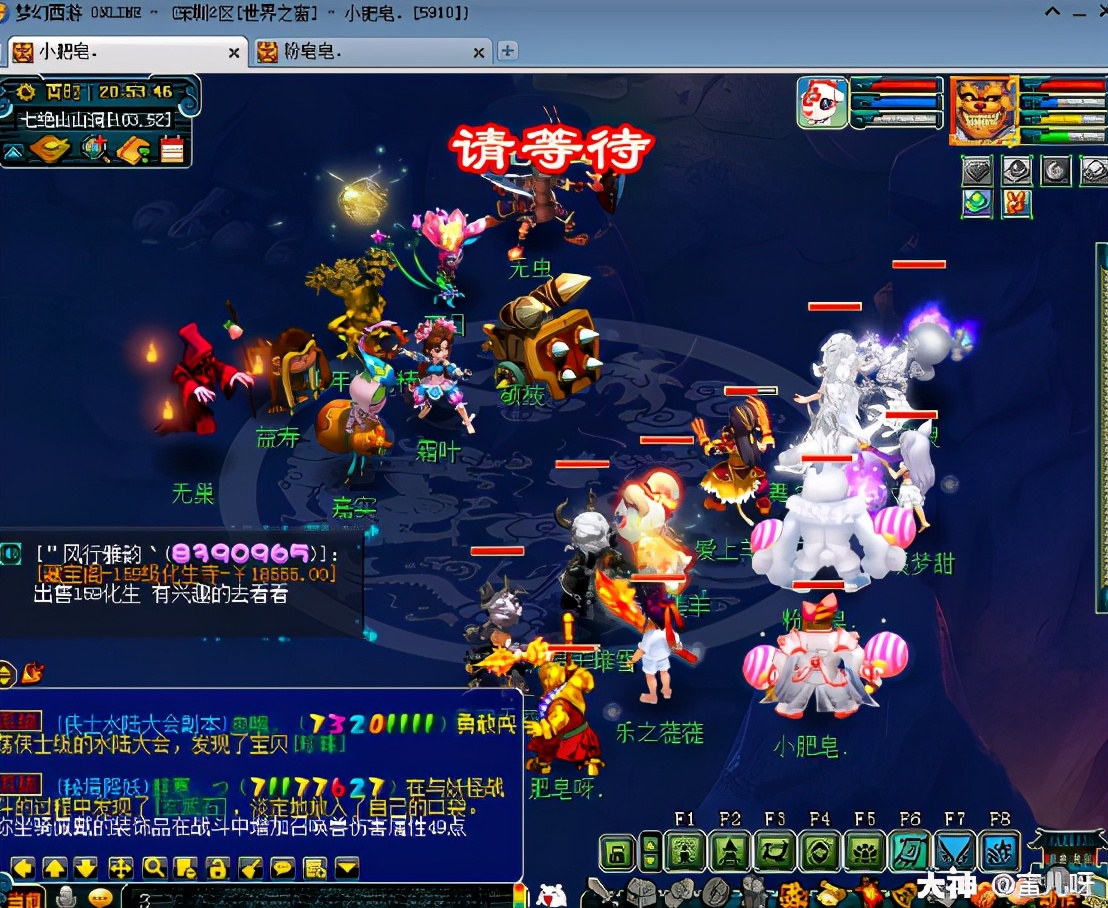Minimize the game window
The image size is (1108, 908).
1052,13
